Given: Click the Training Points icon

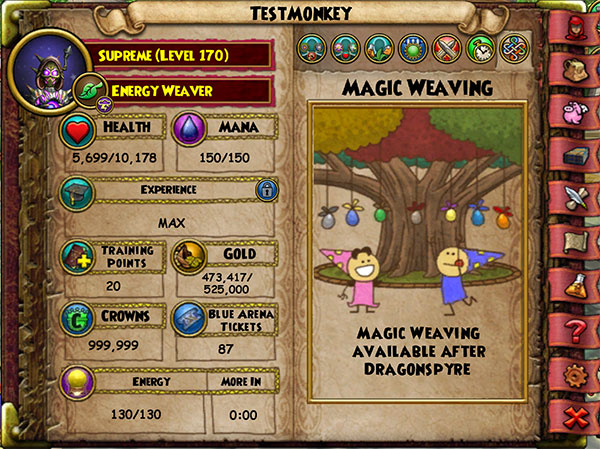Looking at the screenshot, I should pyautogui.click(x=78, y=256).
